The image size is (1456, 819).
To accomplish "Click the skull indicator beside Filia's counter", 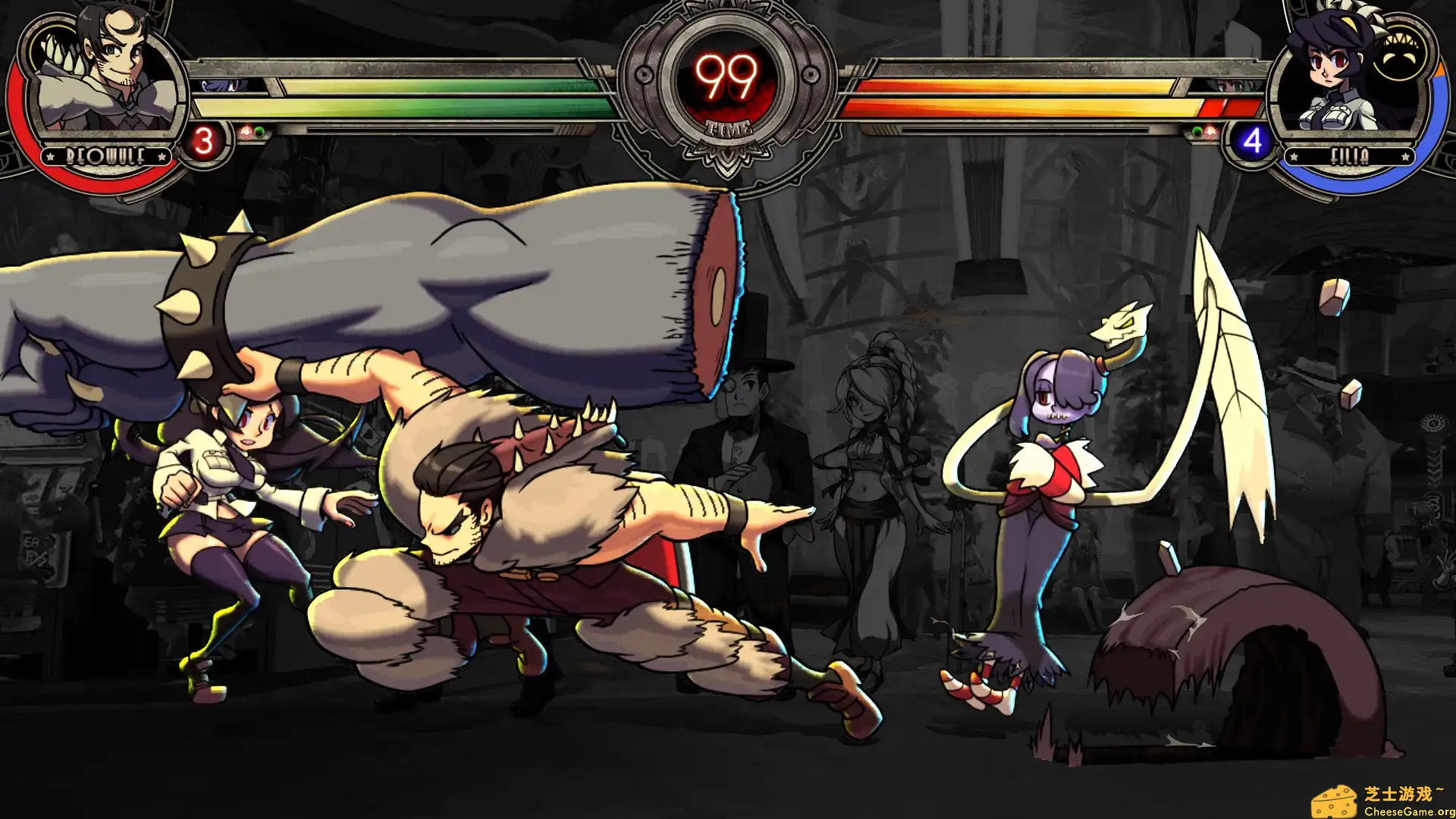I will tap(1210, 132).
